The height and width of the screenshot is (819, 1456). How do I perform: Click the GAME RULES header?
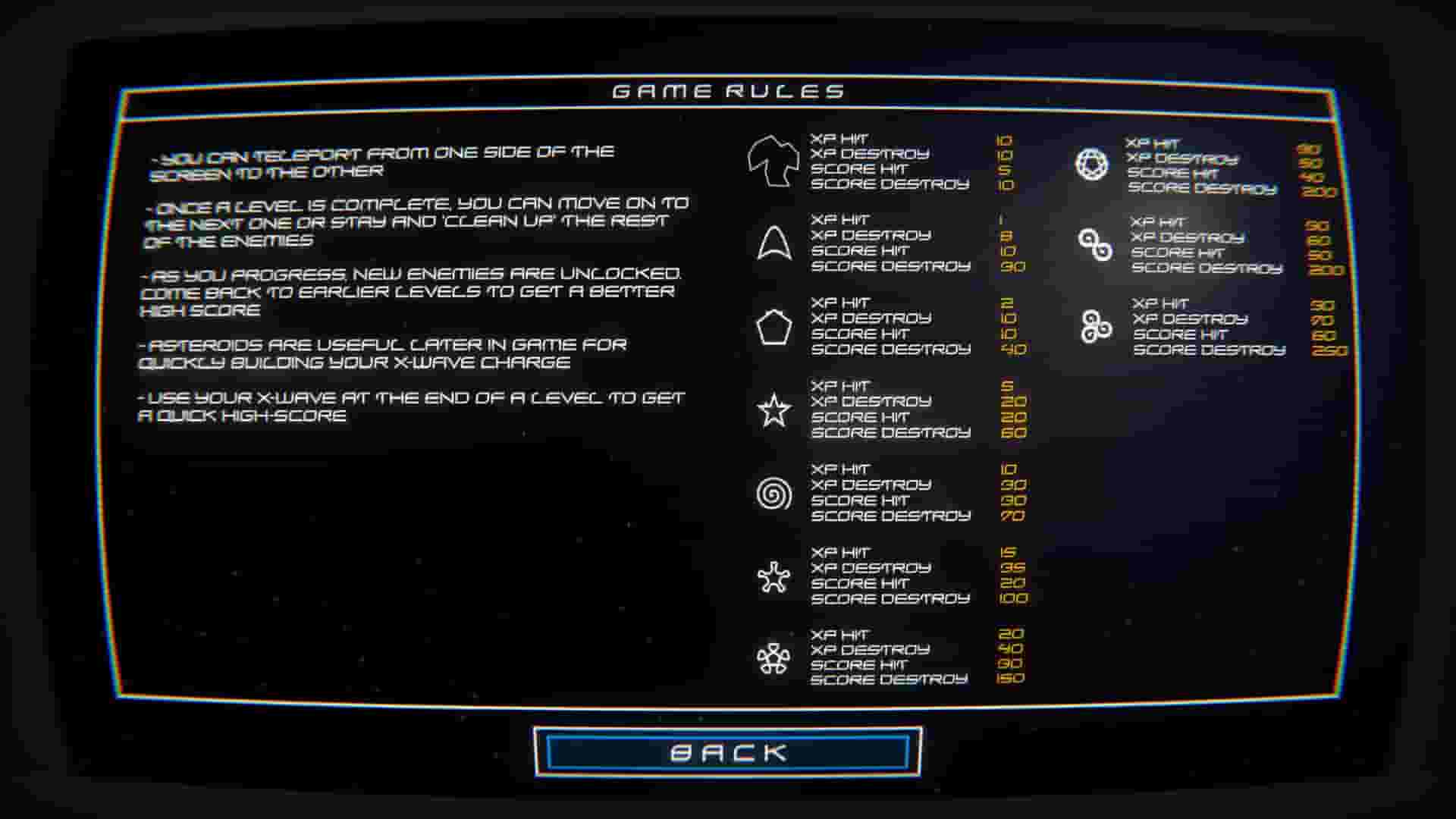pyautogui.click(x=728, y=89)
